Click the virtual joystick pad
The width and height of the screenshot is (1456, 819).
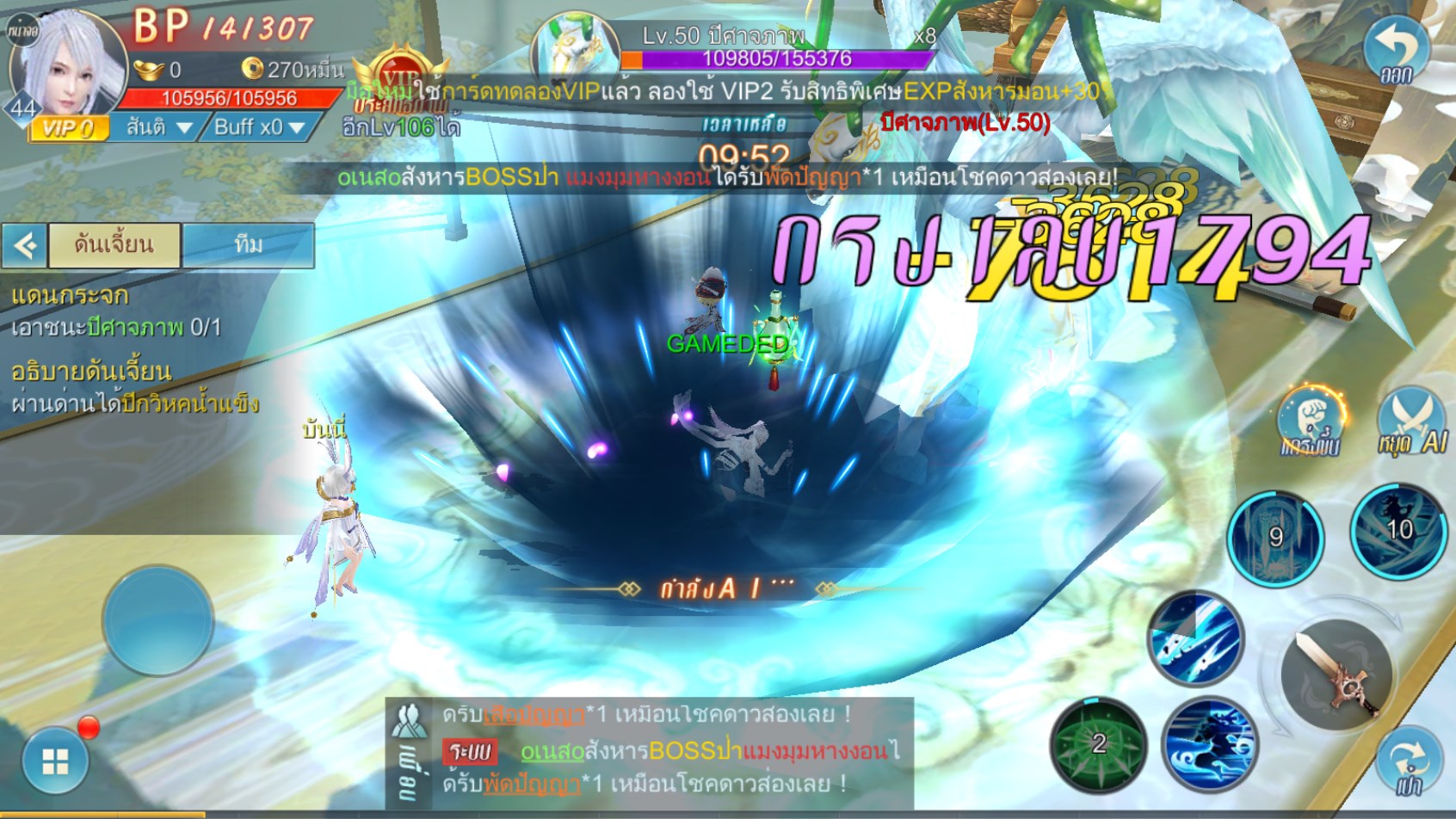157,619
